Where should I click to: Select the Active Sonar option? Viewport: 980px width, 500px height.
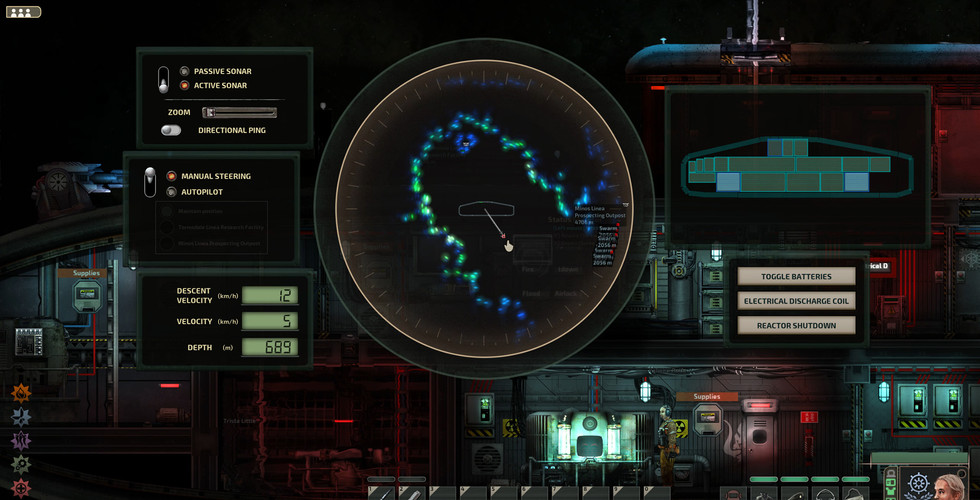pyautogui.click(x=185, y=86)
